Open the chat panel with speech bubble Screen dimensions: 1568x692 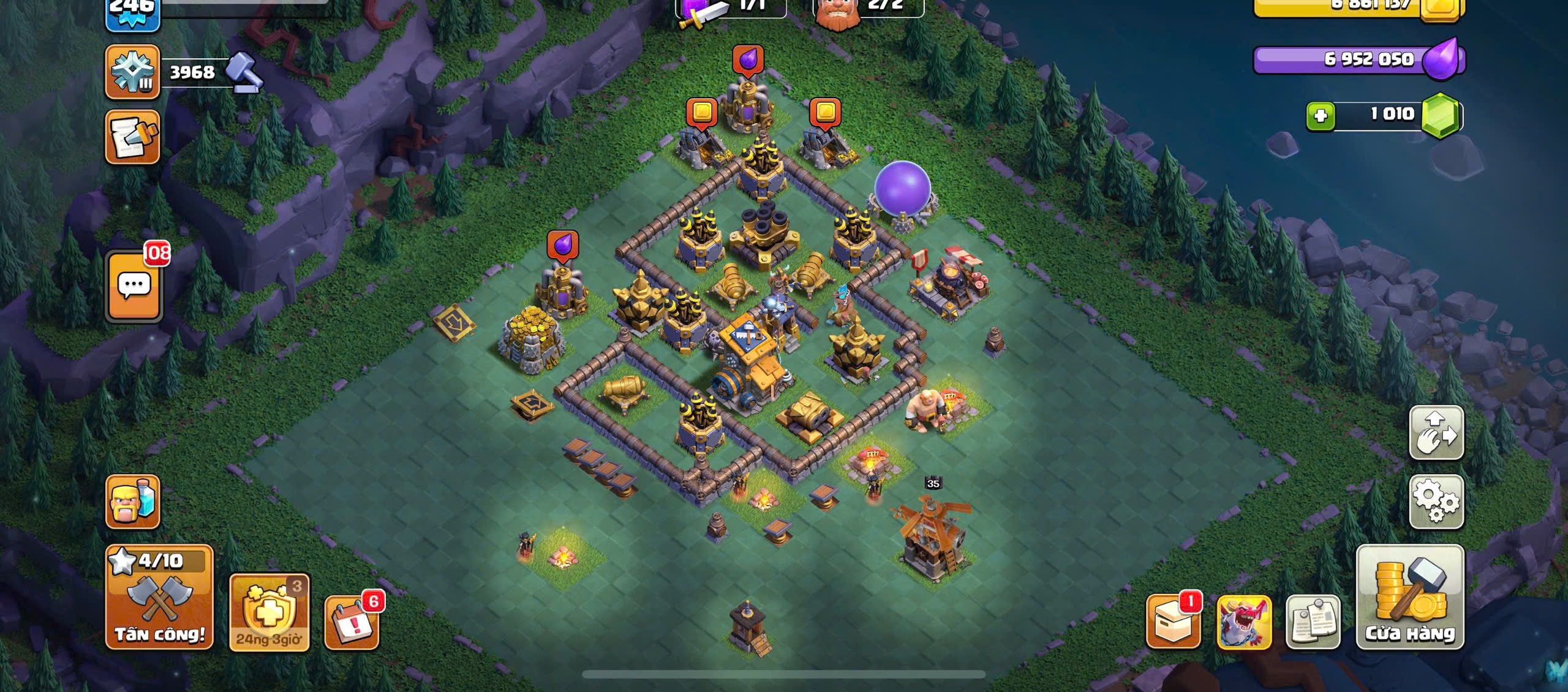tap(134, 286)
